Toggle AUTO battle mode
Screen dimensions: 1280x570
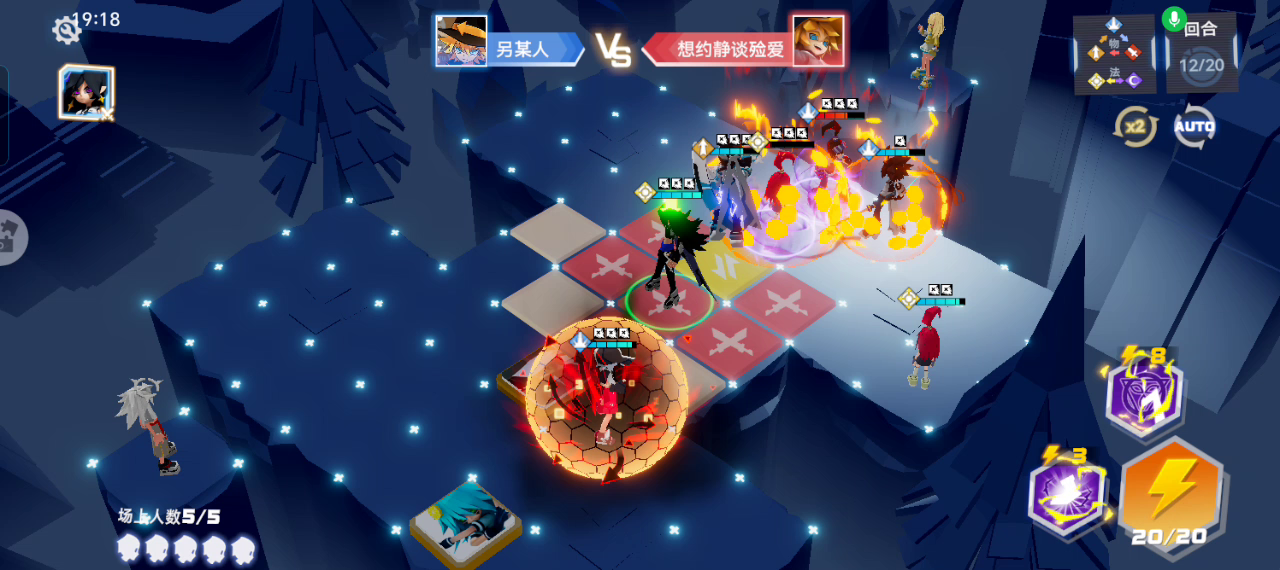(x=1194, y=127)
